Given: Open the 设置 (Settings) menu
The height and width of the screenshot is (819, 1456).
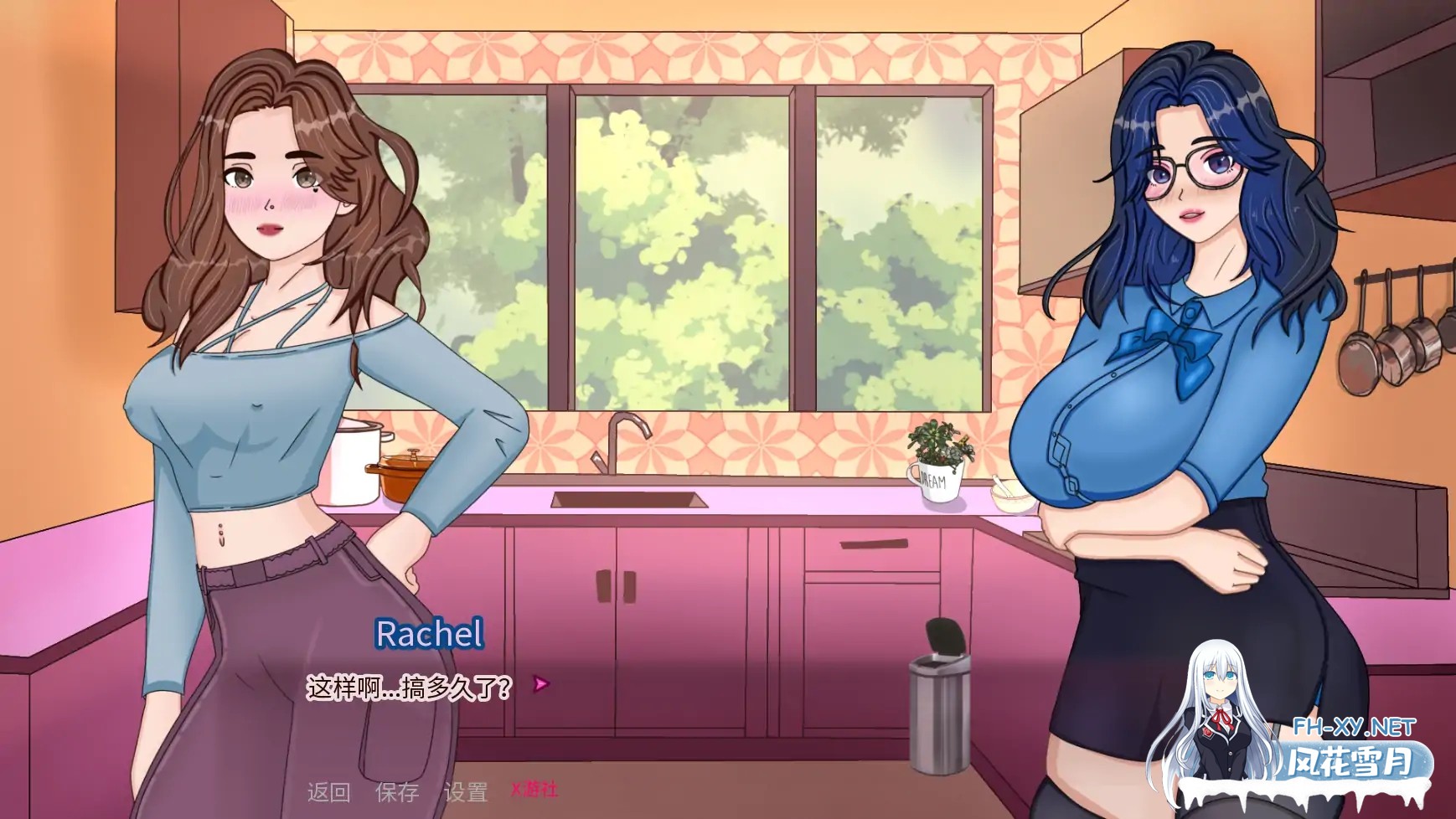Looking at the screenshot, I should tap(465, 791).
